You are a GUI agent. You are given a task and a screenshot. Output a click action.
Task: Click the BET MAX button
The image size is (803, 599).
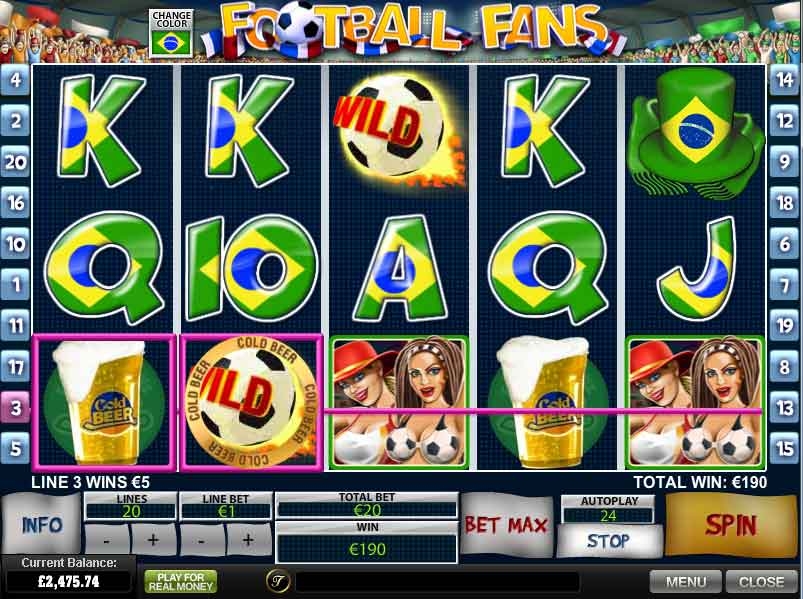pyautogui.click(x=506, y=525)
